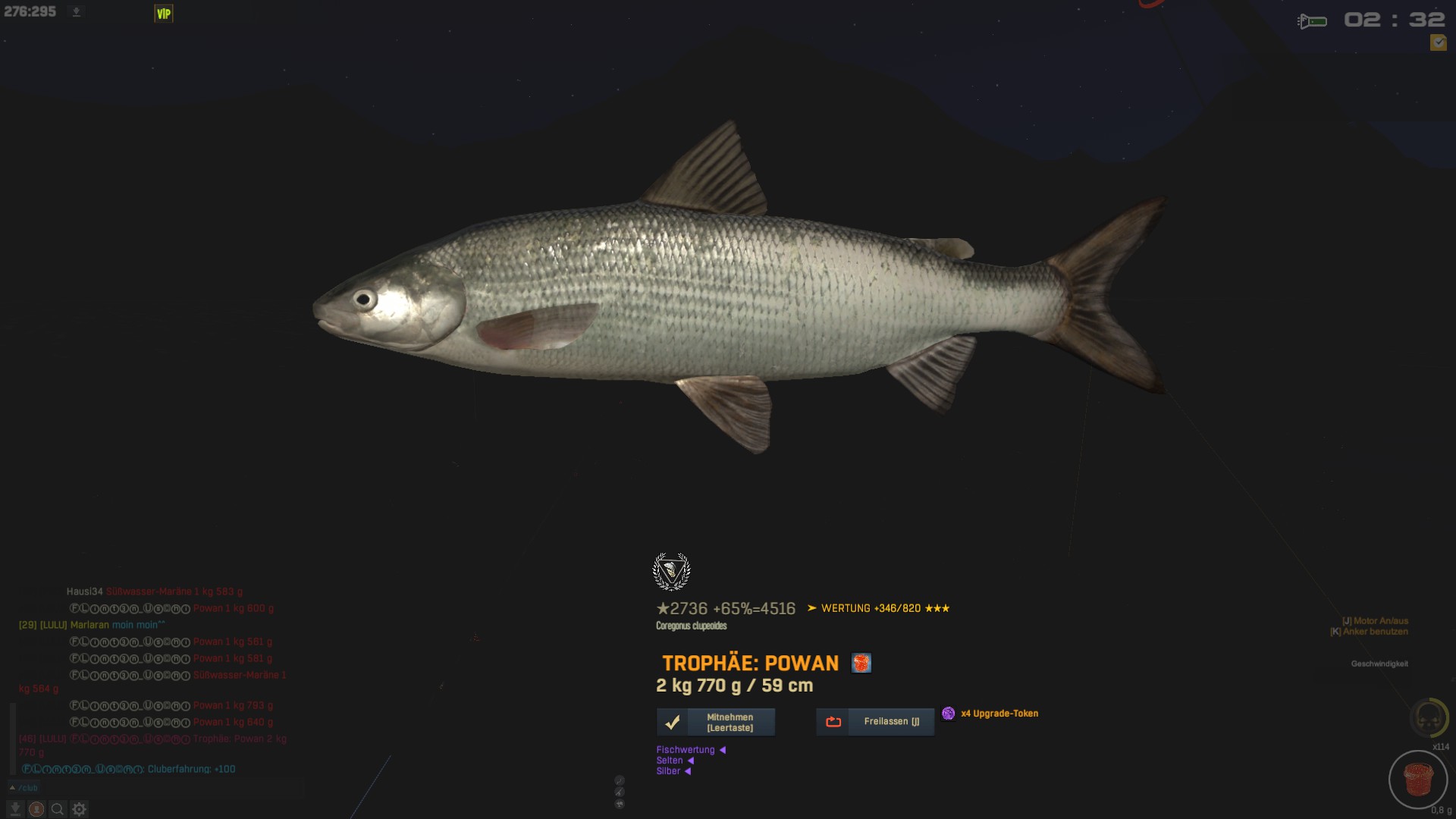Click the purple Upgrade-Token icon
The image size is (1456, 819).
(x=948, y=714)
